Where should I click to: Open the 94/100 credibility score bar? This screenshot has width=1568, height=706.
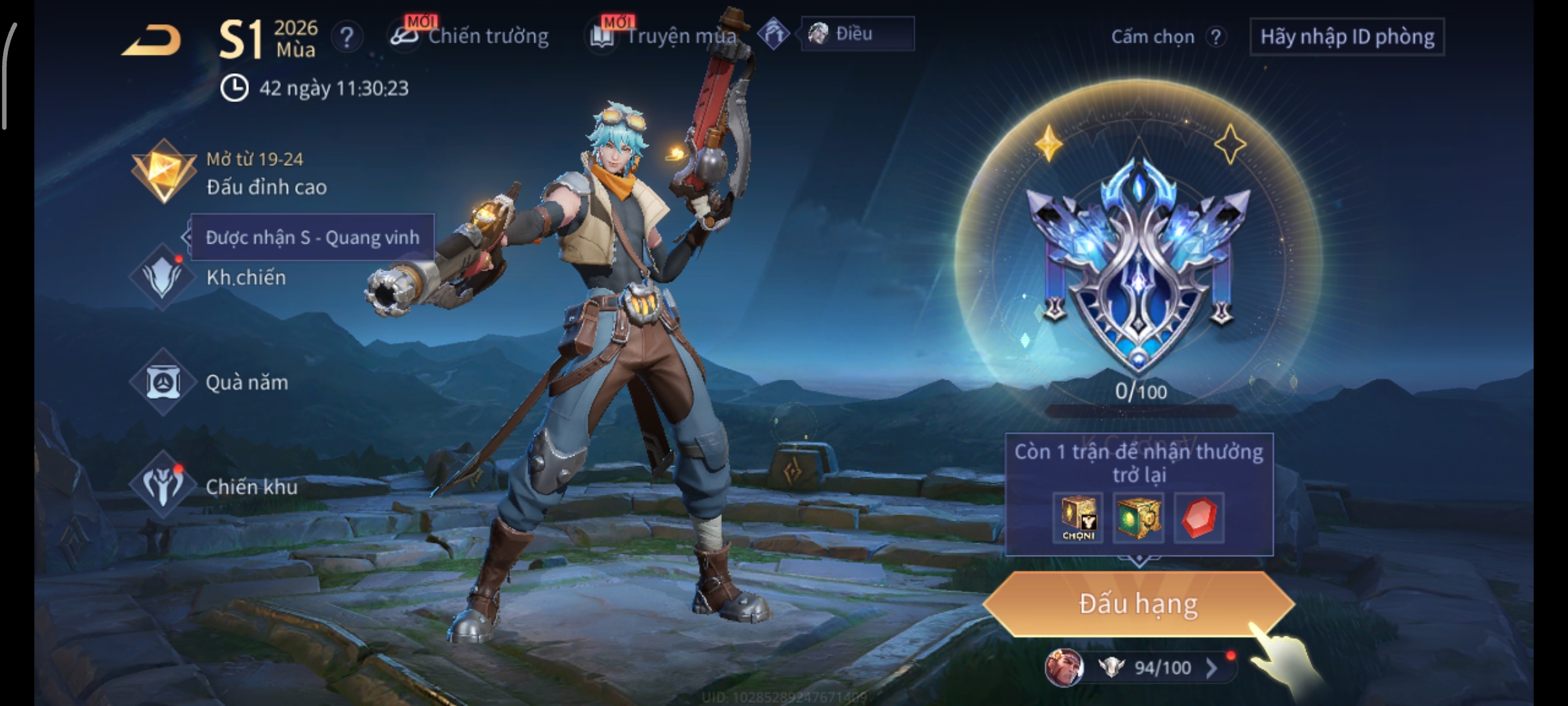(1150, 667)
